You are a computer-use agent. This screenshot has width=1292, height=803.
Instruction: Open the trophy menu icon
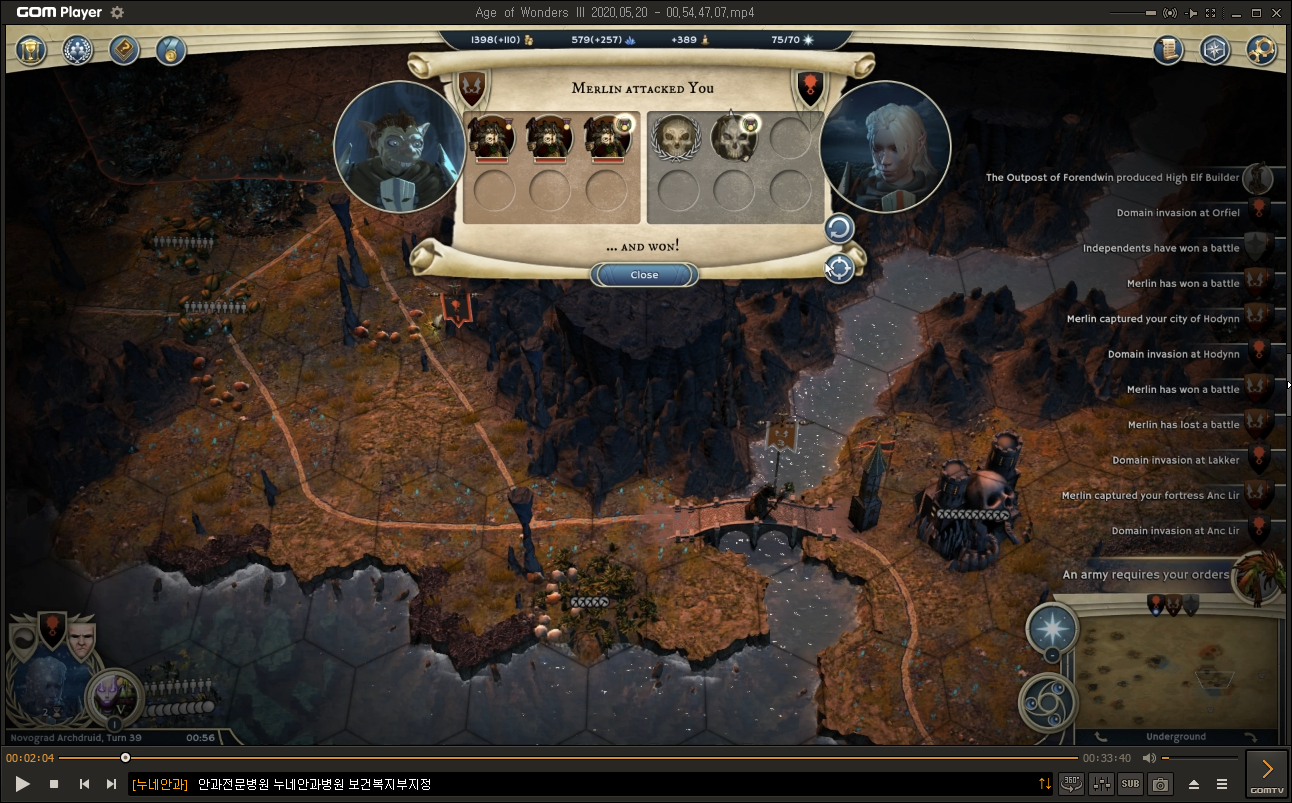tap(31, 50)
